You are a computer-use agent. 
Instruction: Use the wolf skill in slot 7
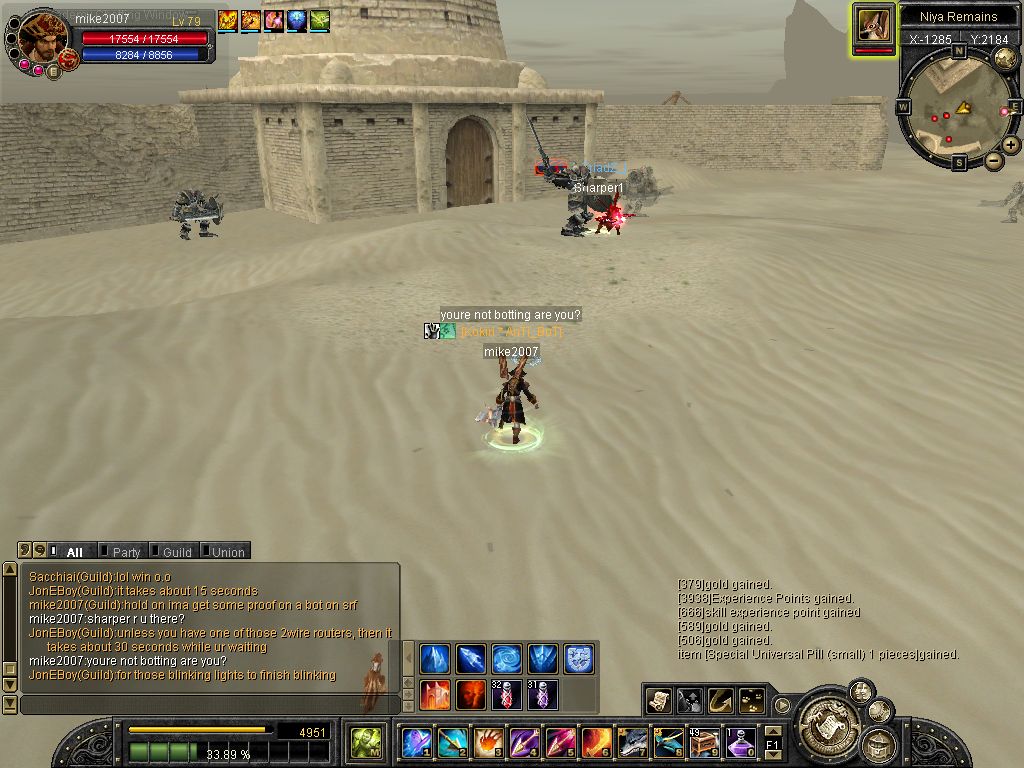coord(632,742)
